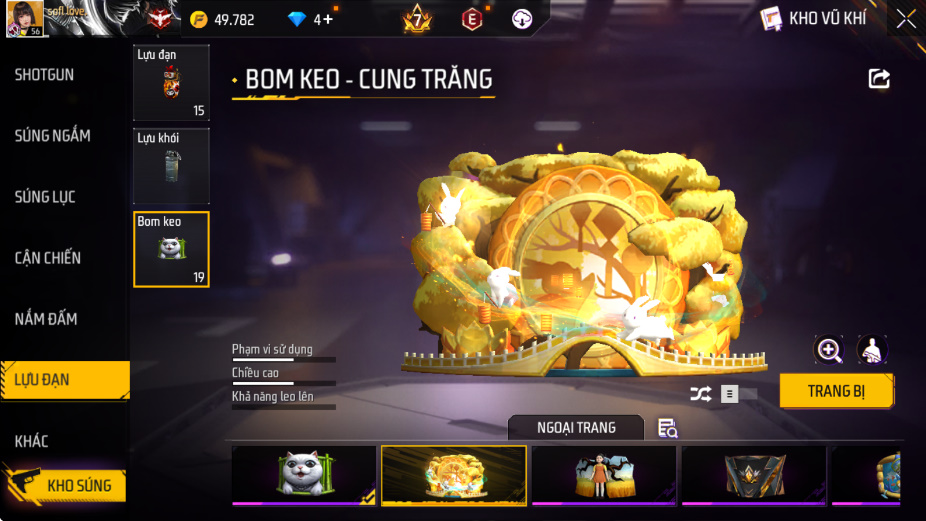Open the player avatar profile

coord(24,18)
